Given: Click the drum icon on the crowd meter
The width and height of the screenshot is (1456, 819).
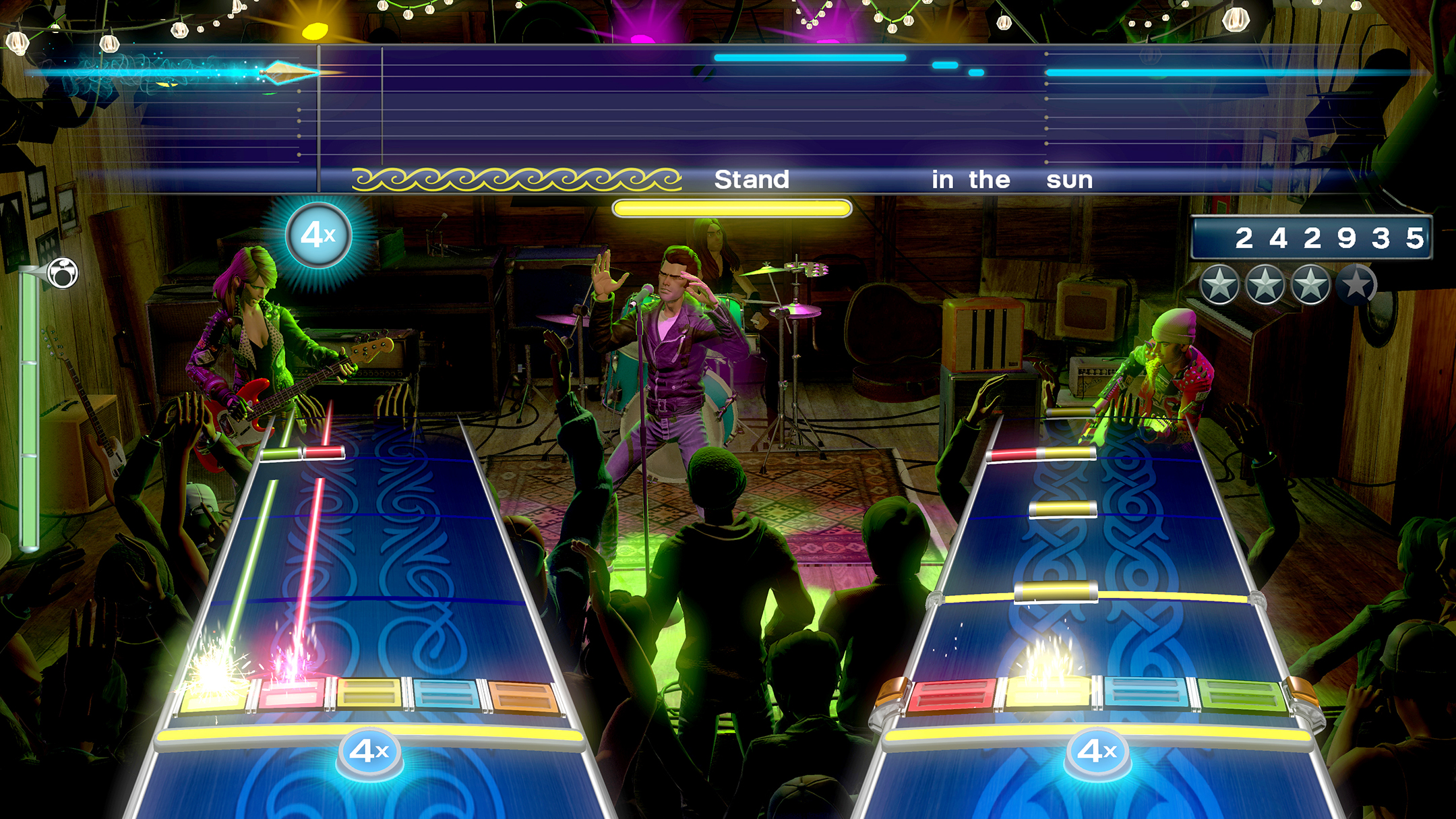Looking at the screenshot, I should pos(64,273).
